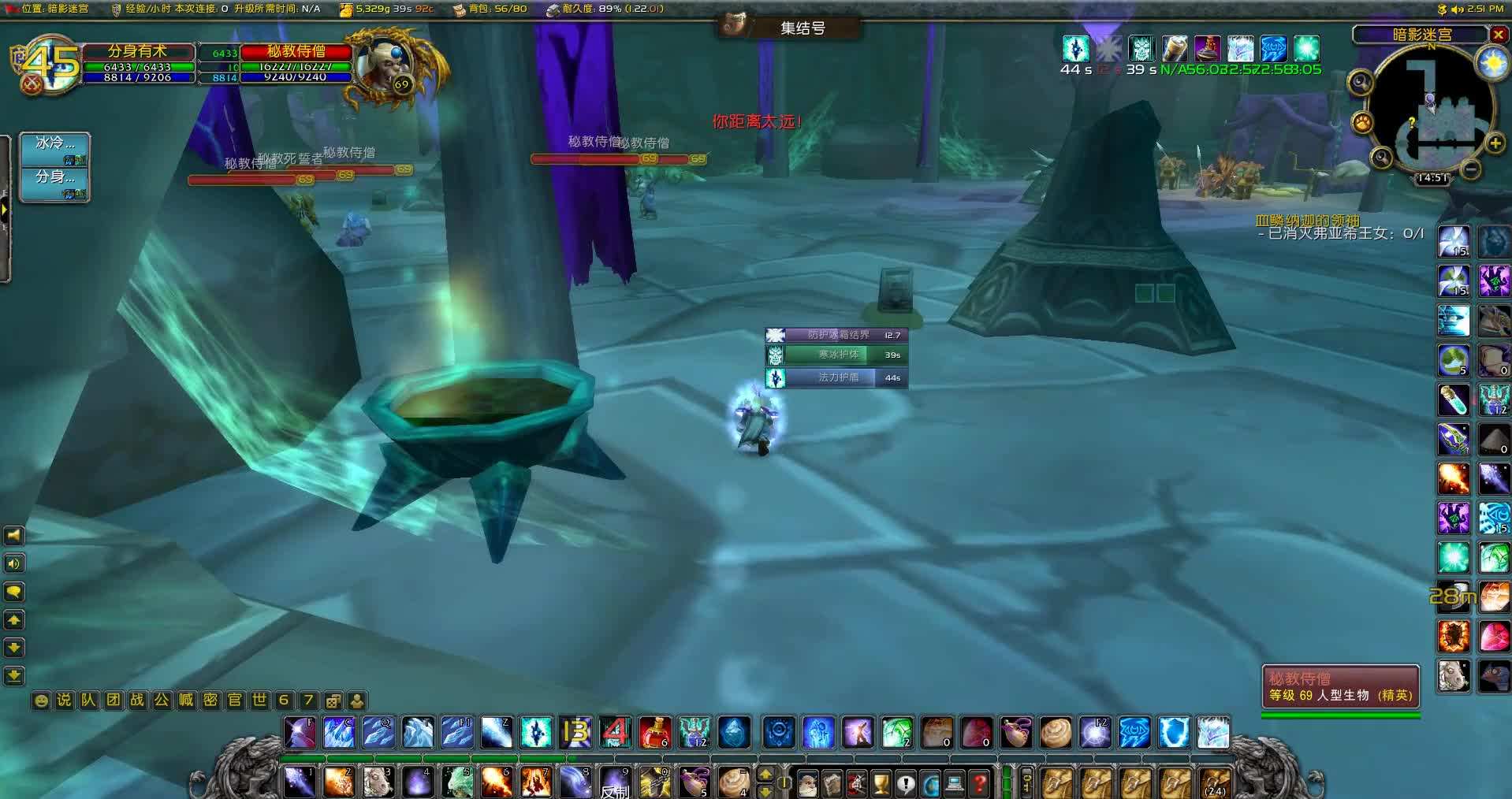The height and width of the screenshot is (799, 1512).
Task: Zoom in the minimap with plus button
Action: 1495,143
